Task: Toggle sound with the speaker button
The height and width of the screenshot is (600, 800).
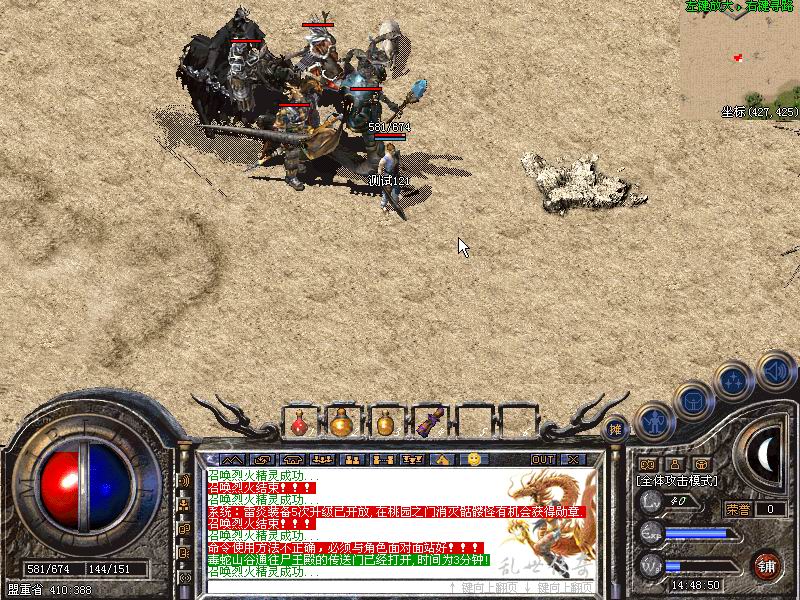Action: click(x=775, y=370)
